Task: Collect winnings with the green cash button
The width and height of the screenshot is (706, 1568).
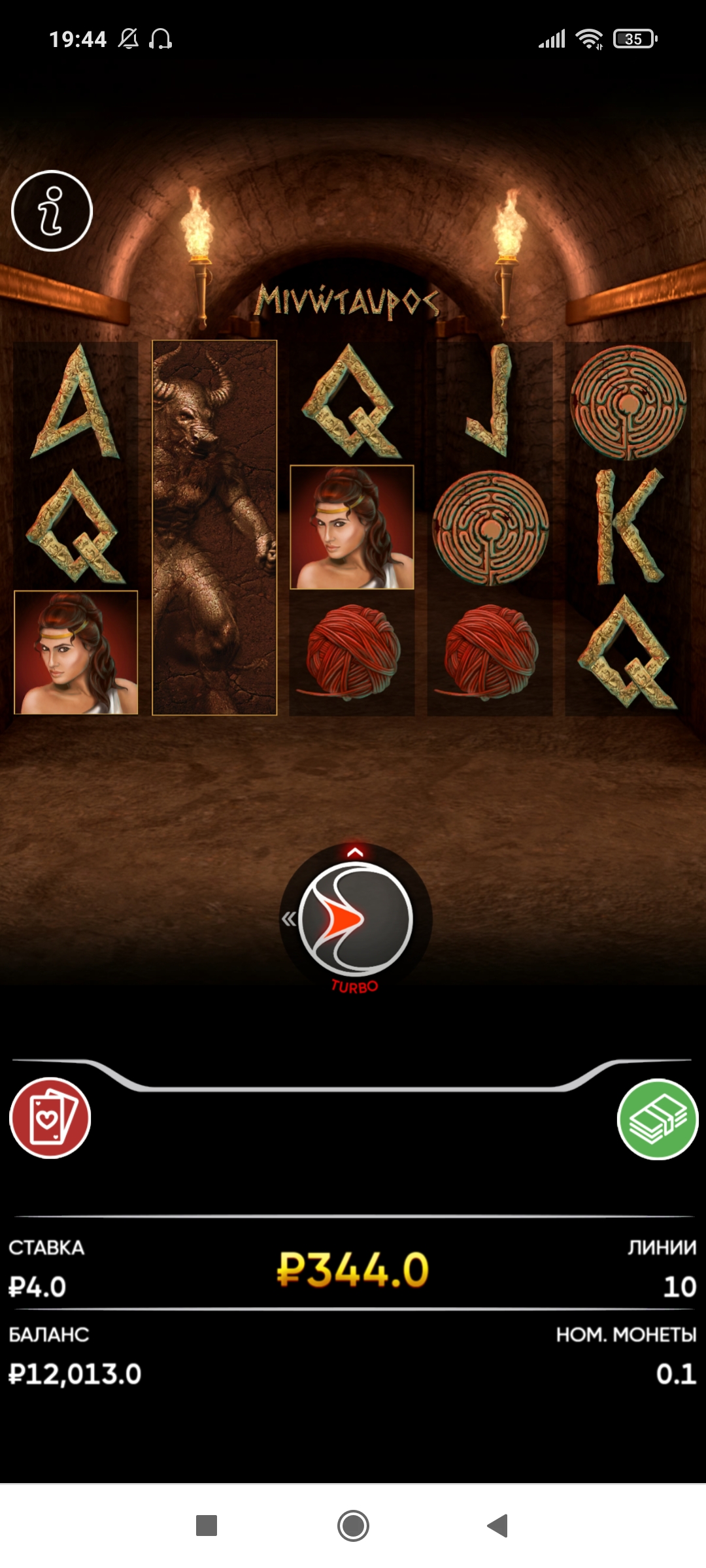Action: tap(658, 1119)
